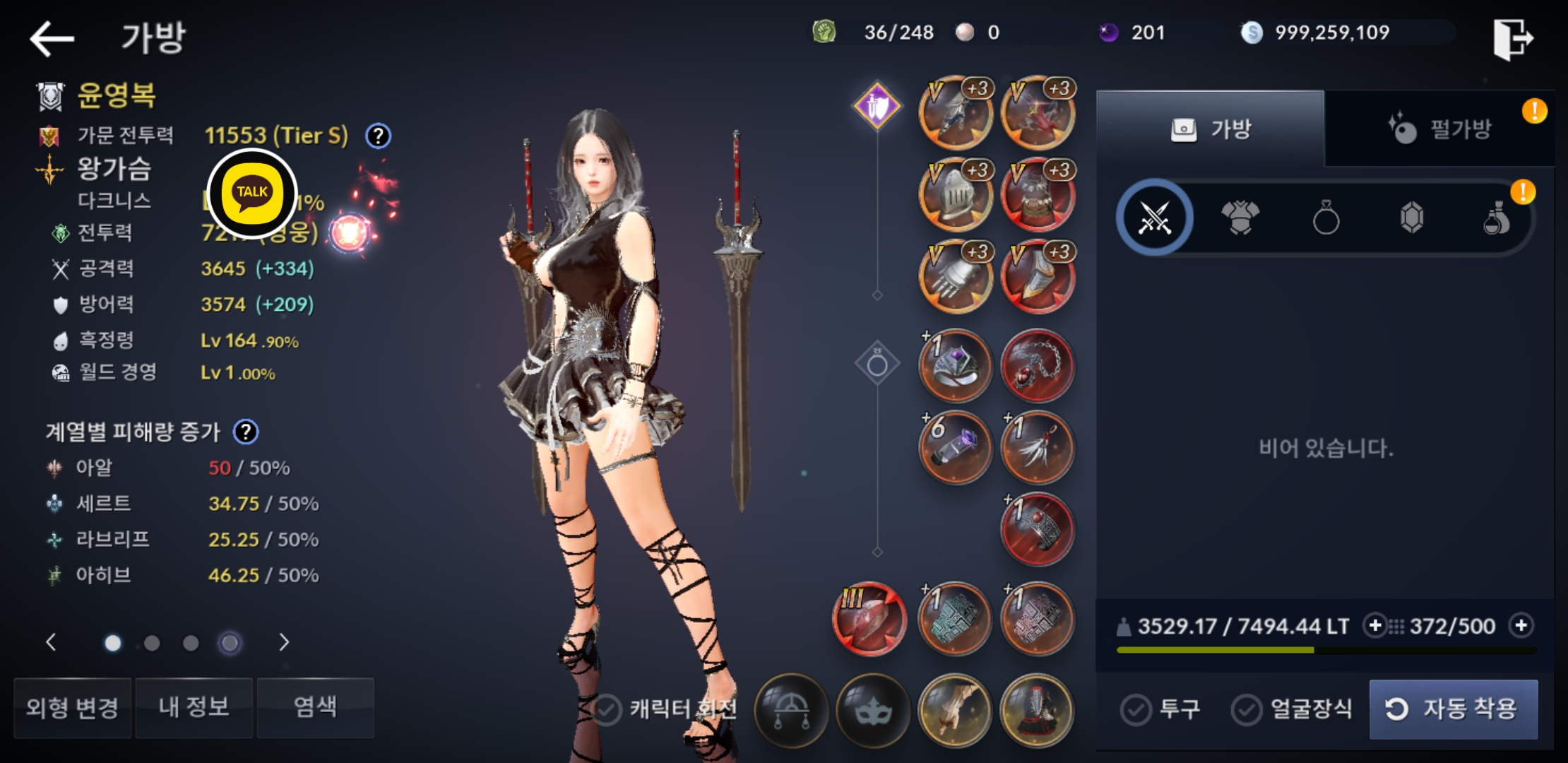Viewport: 1568px width, 763px height.
Task: View 내 정보 character info
Action: [x=194, y=707]
